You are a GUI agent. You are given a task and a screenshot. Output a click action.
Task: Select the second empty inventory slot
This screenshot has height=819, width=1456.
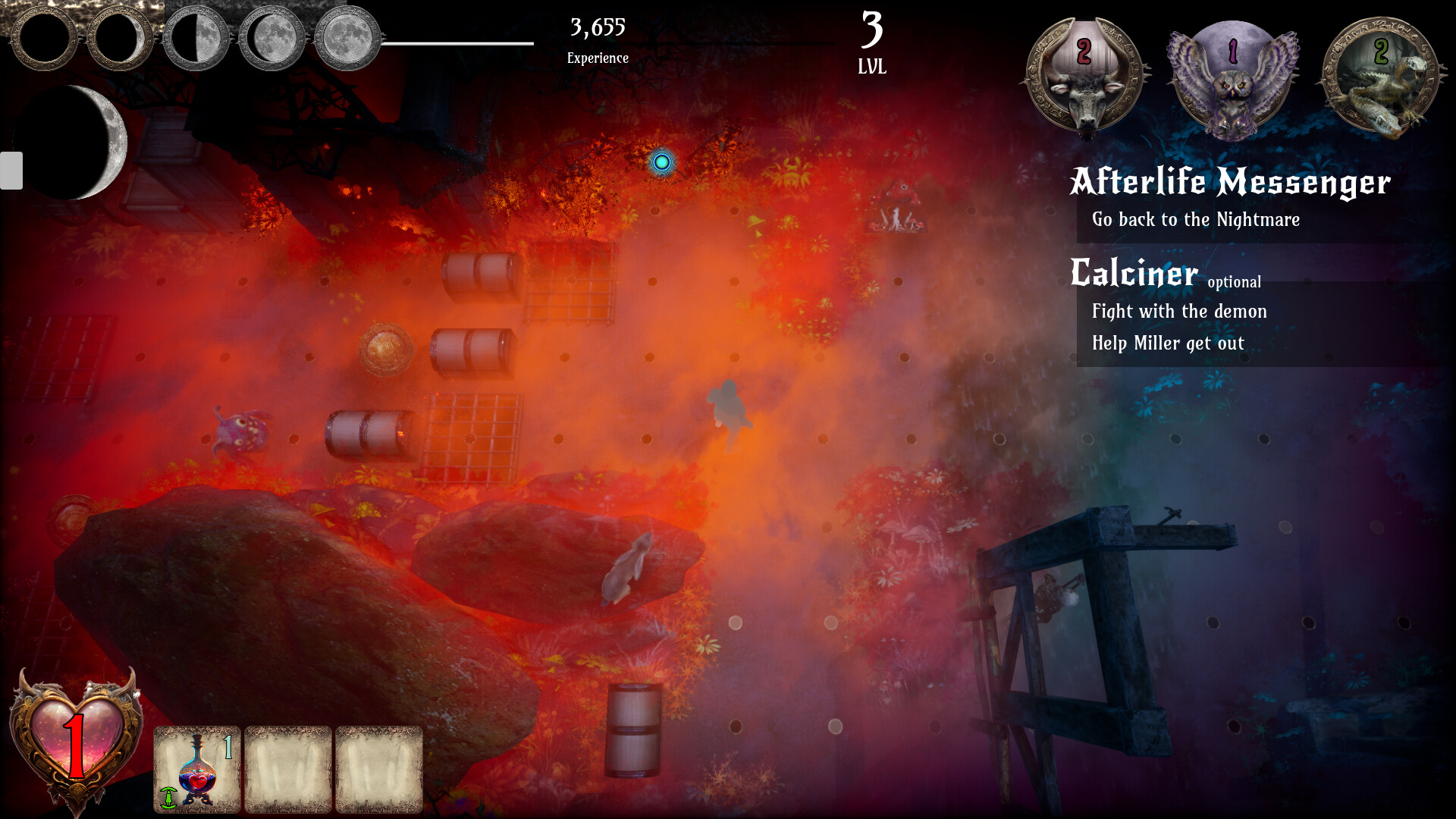pyautogui.click(x=288, y=767)
